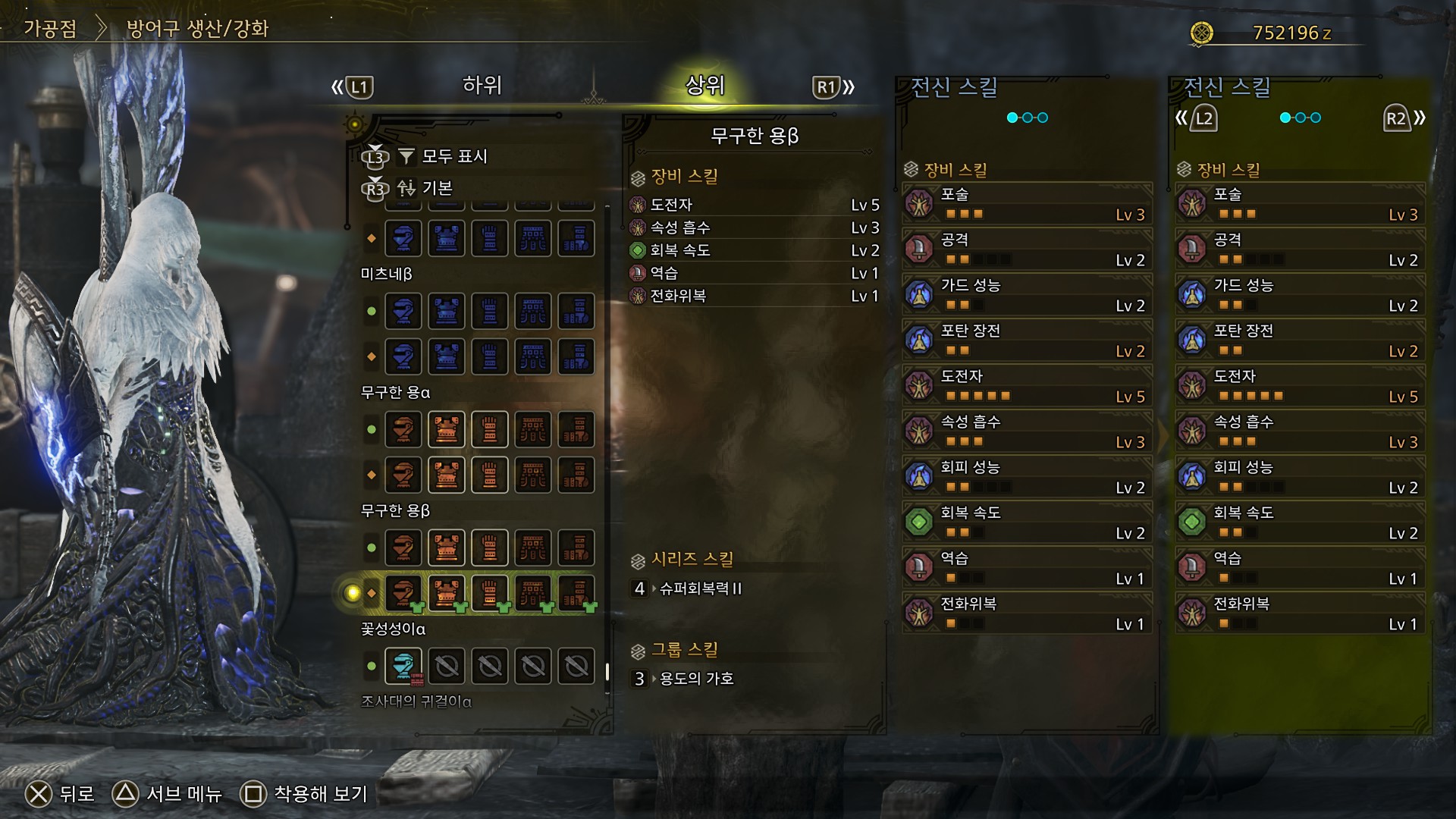Change the 기본 sort order
1456x819 pixels.
click(x=437, y=188)
